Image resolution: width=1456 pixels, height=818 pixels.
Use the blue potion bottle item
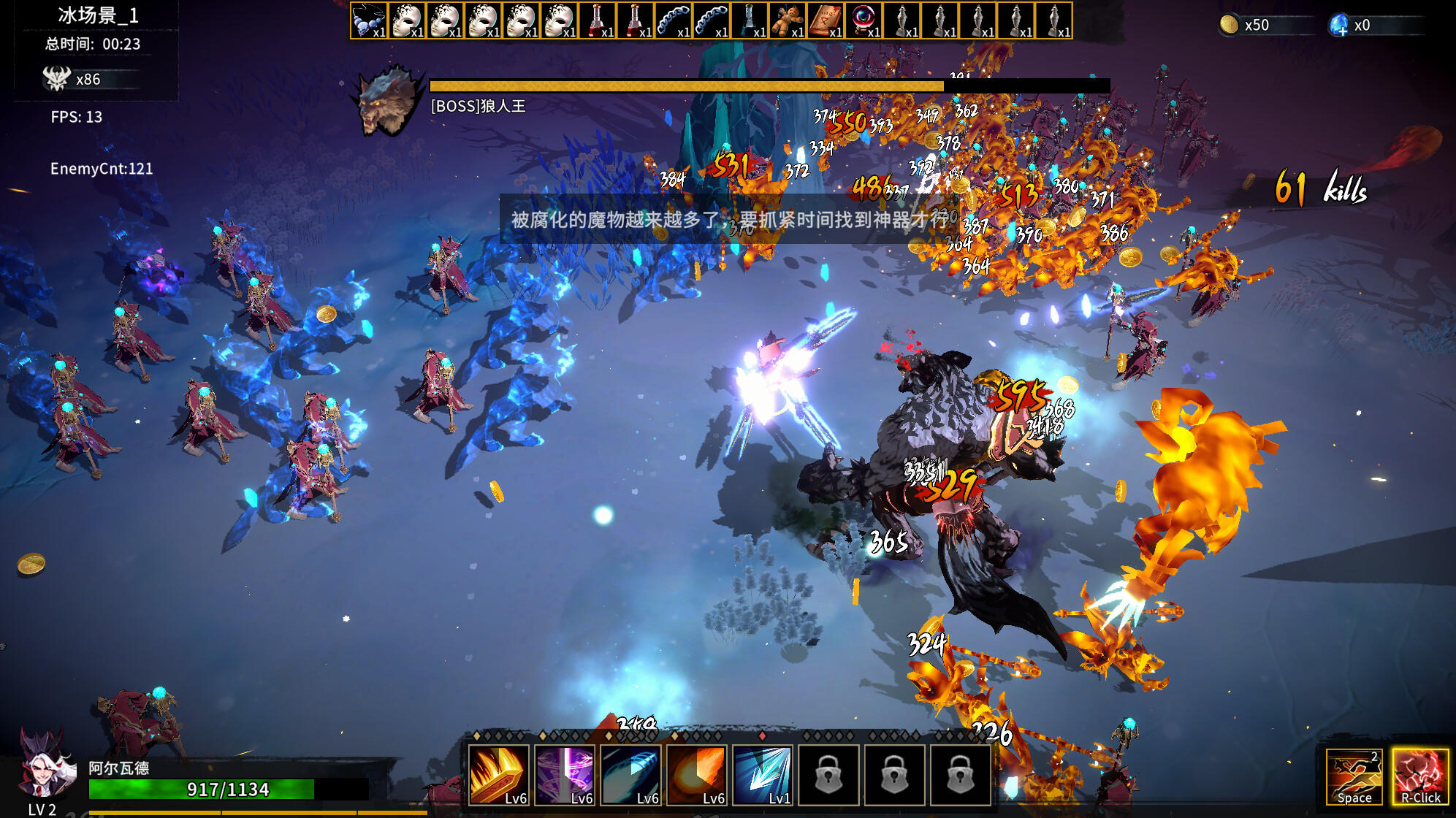pos(750,20)
